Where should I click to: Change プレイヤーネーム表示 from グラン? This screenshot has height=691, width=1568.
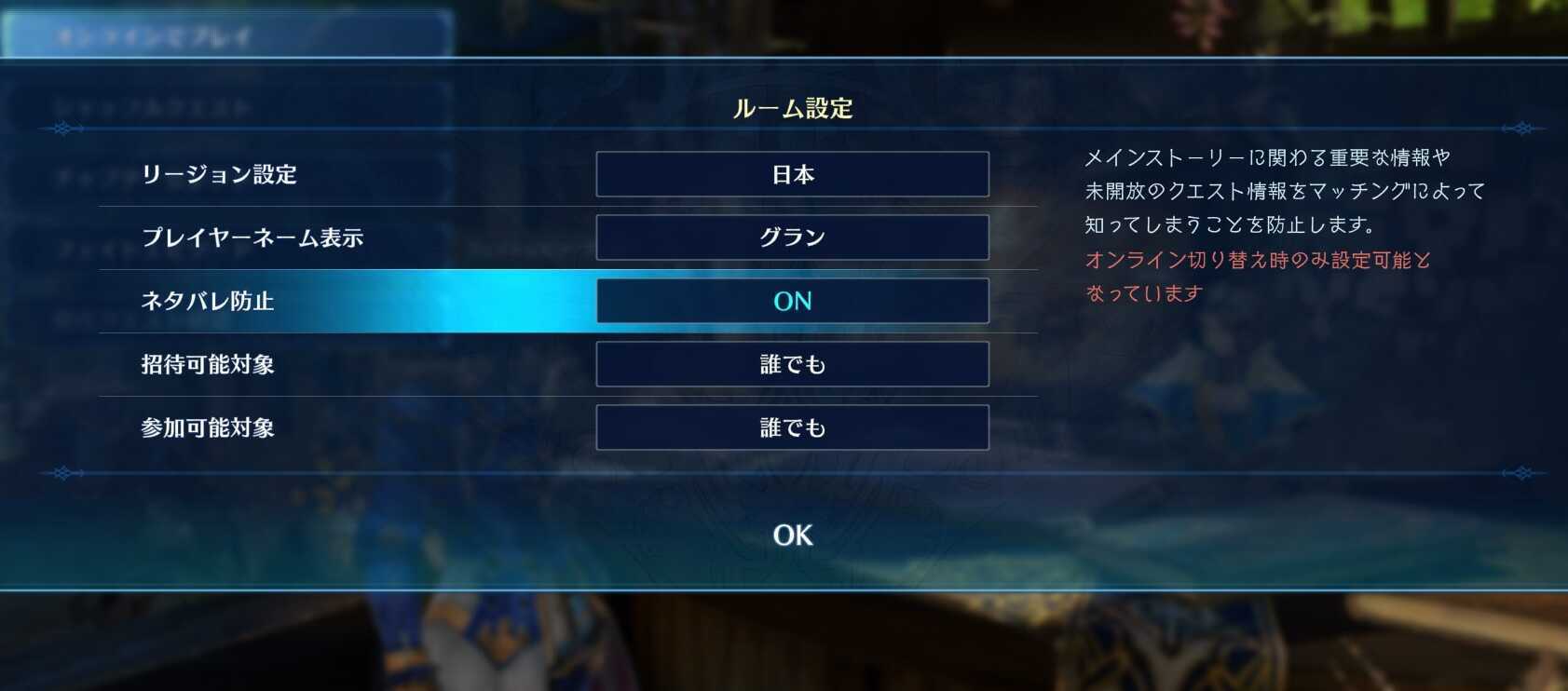pos(792,237)
